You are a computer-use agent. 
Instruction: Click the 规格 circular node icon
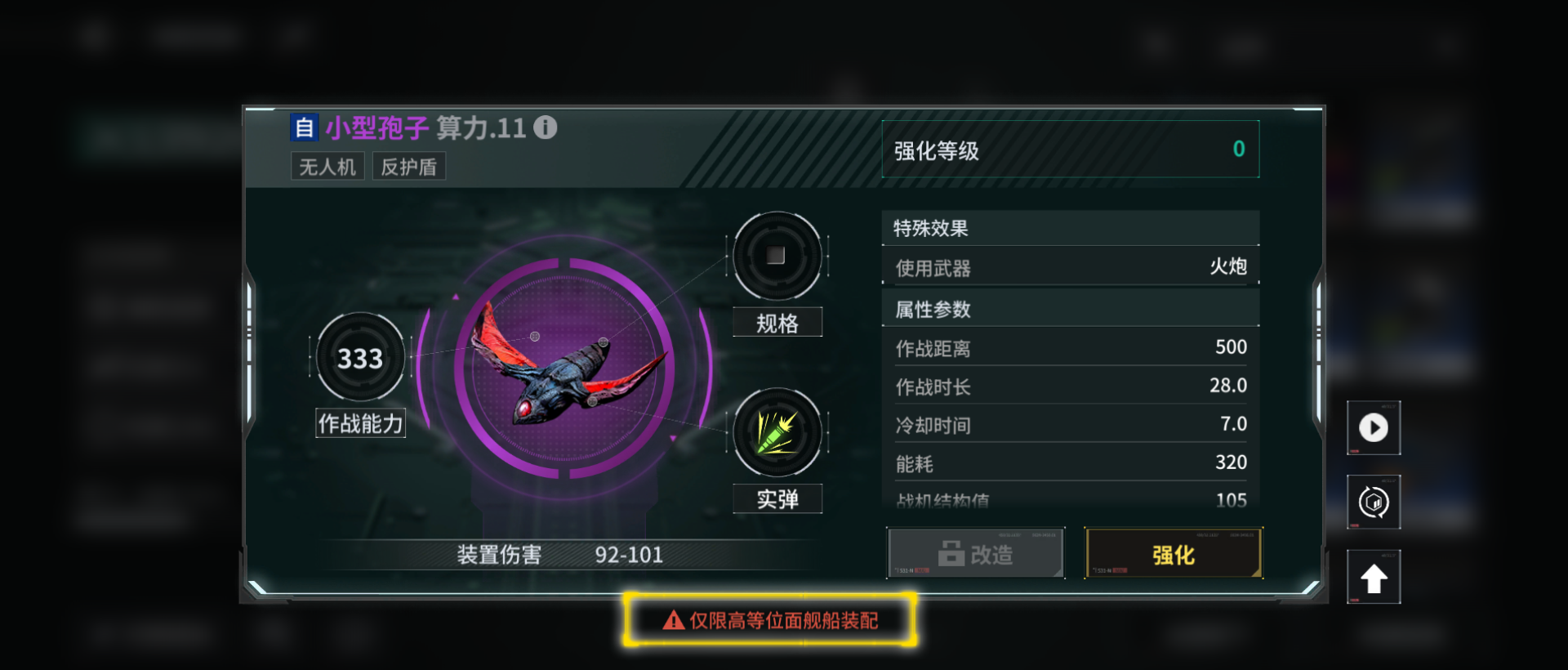776,257
